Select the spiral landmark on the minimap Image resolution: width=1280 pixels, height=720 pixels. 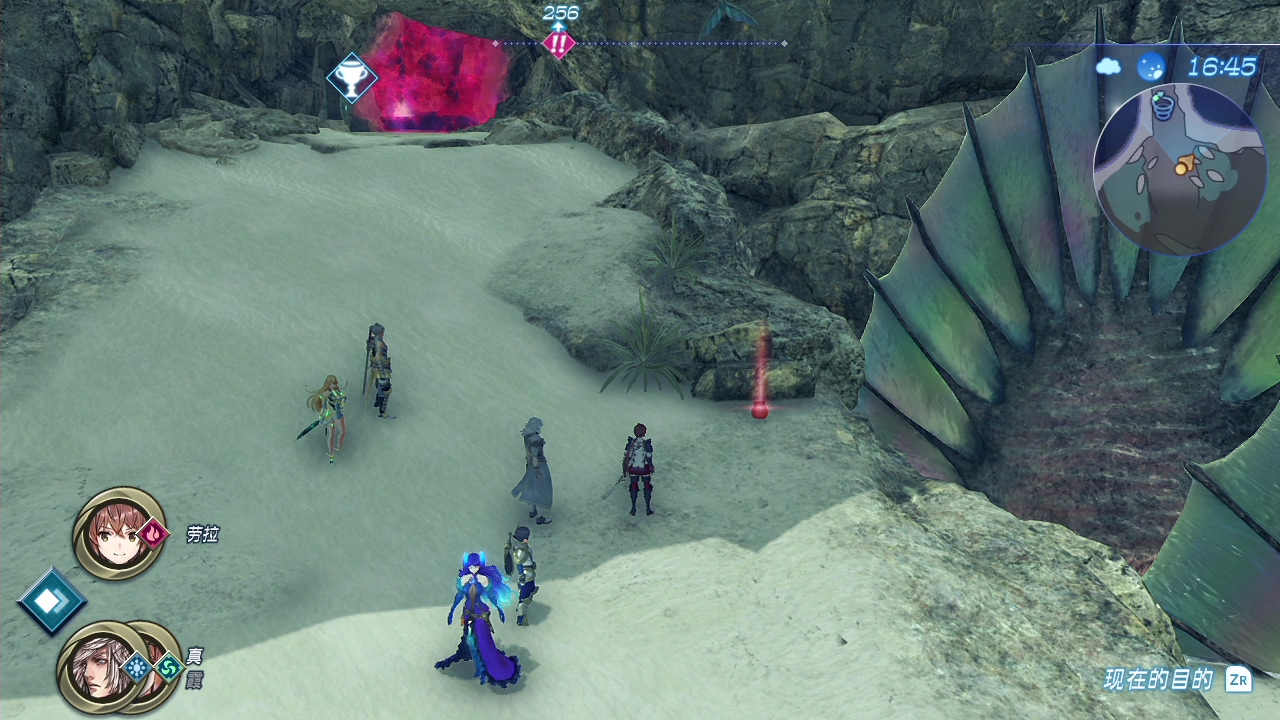(x=1162, y=104)
